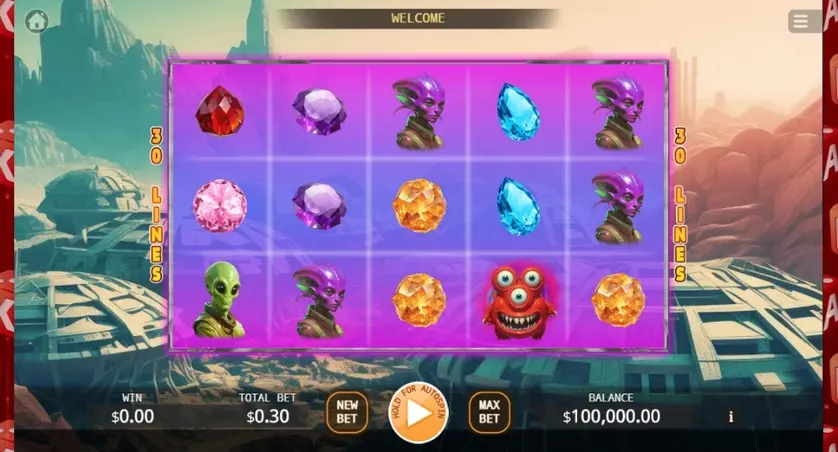
Task: Choose the Max Bet button
Action: point(489,412)
